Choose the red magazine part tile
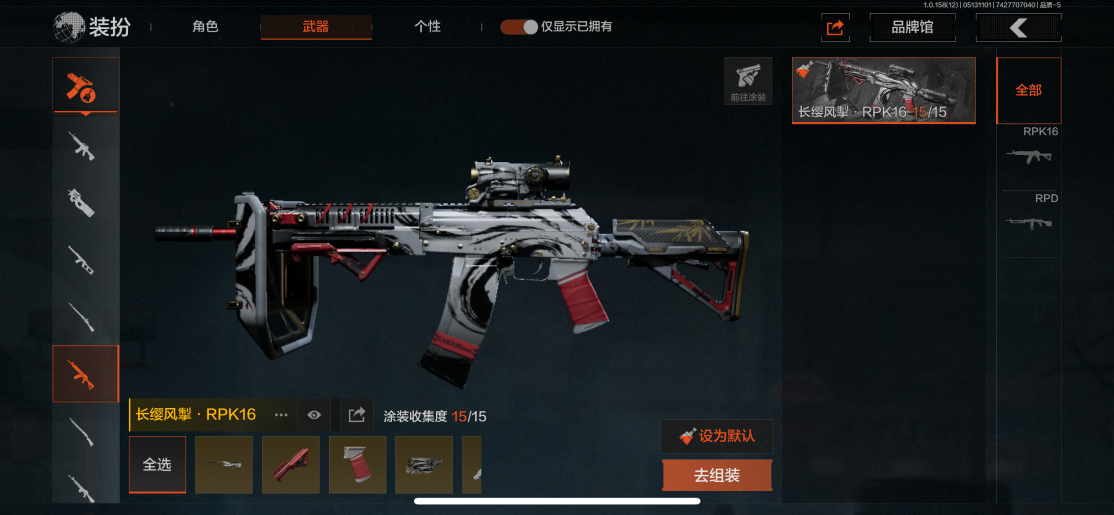This screenshot has width=1114, height=515. click(357, 465)
